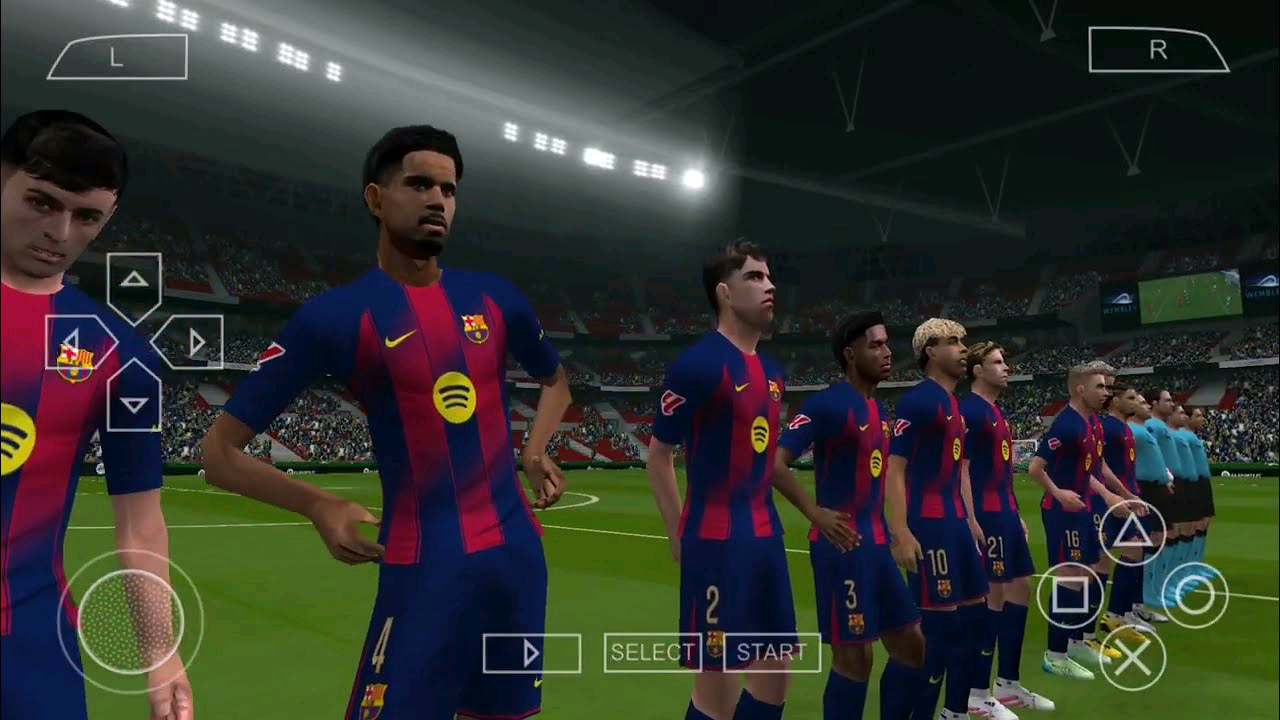Toggle the fast-forward play arrow button

531,654
